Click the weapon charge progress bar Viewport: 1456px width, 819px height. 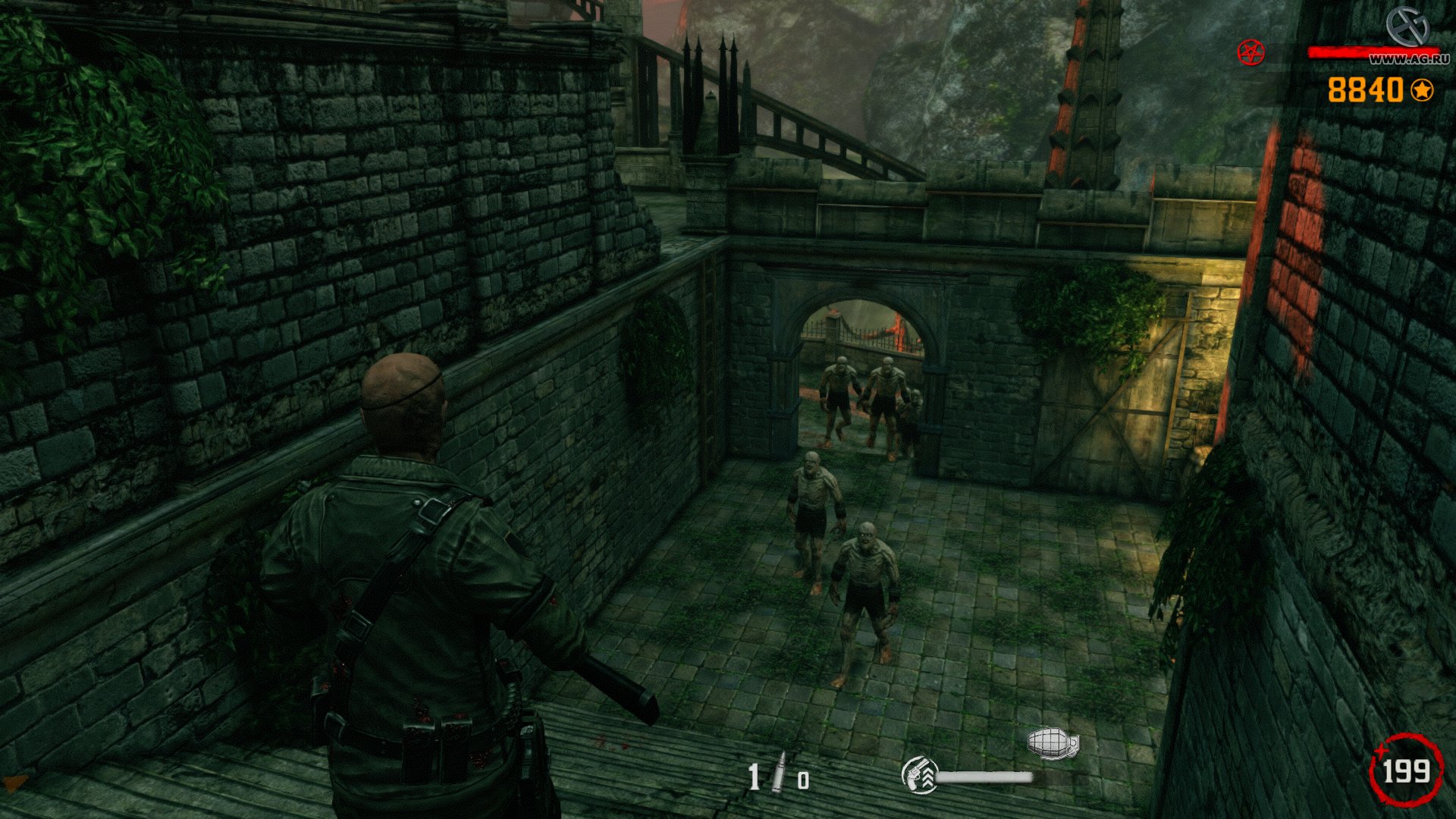(986, 778)
